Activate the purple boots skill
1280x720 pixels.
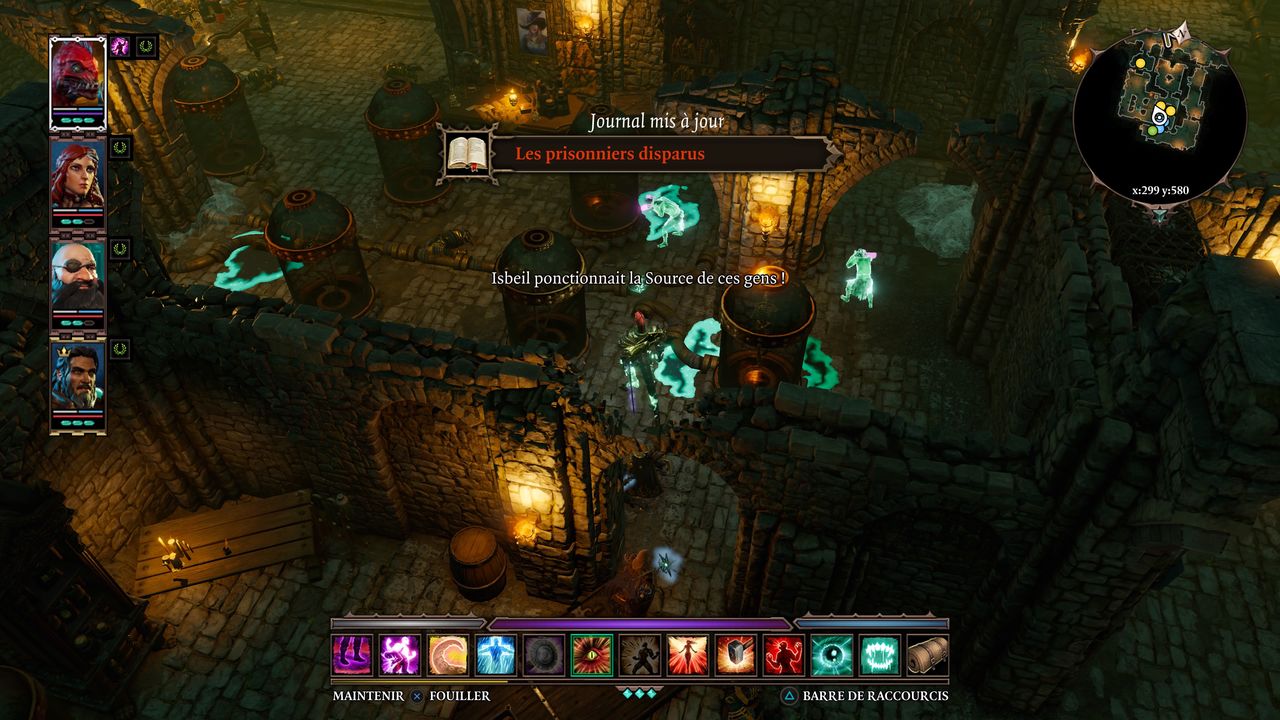tap(352, 655)
